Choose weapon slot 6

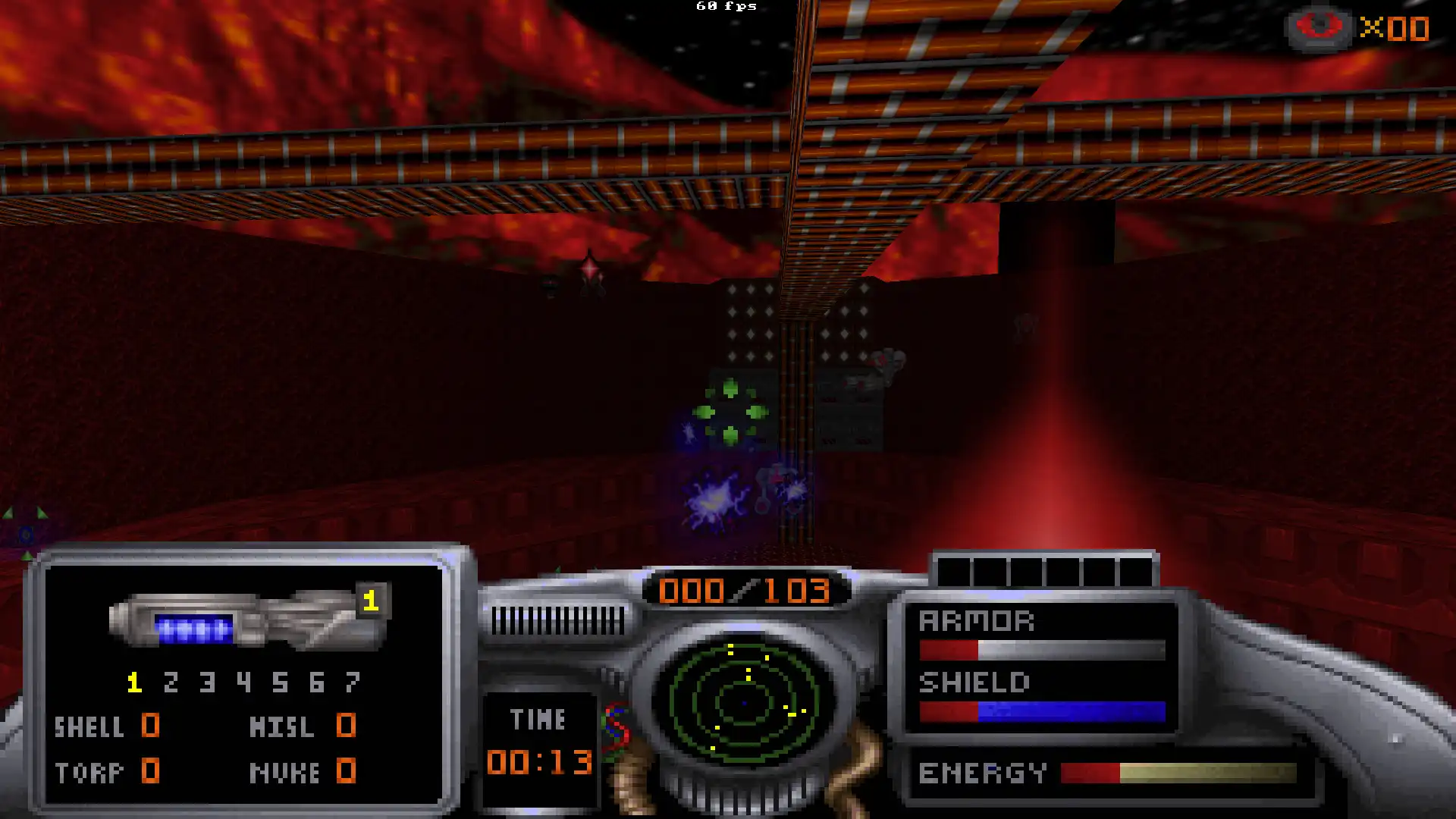coord(316,682)
